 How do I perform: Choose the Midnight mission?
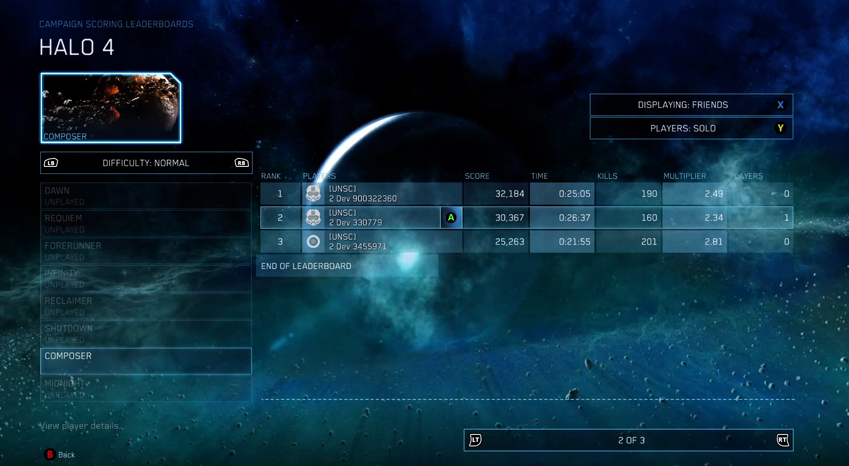pyautogui.click(x=145, y=388)
